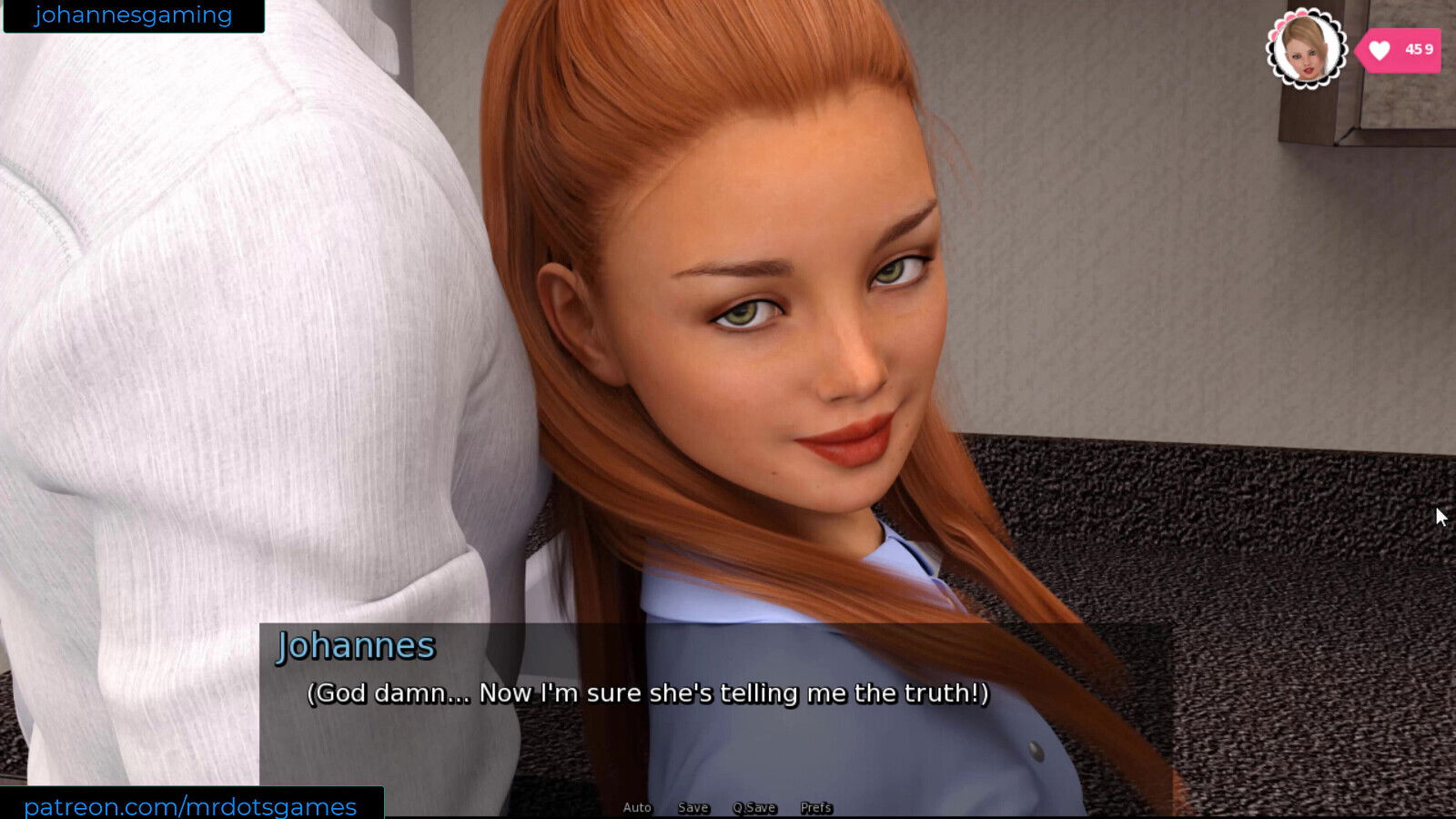This screenshot has height=819, width=1456.
Task: Click the blonde character portrait icon
Action: pyautogui.click(x=1306, y=49)
